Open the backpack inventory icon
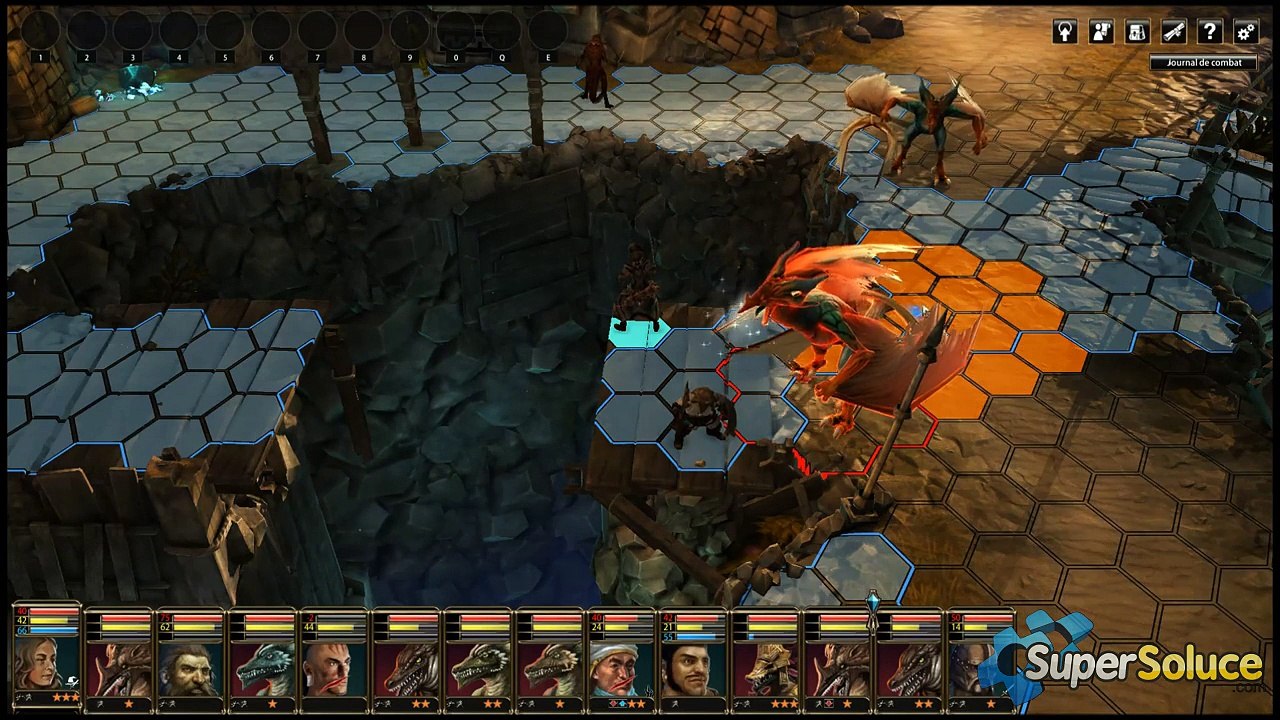This screenshot has height=720, width=1280. (1137, 32)
